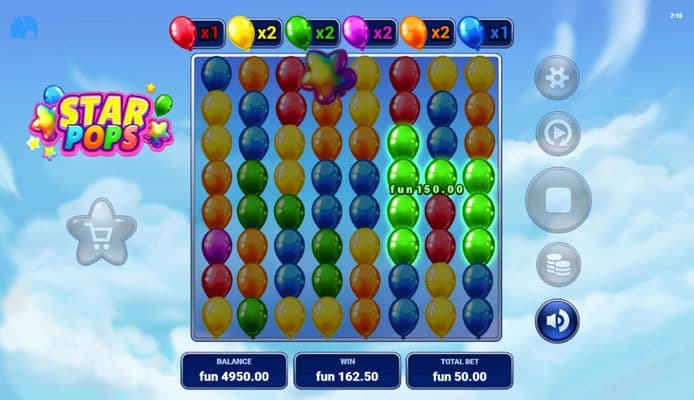The image size is (694, 400).
Task: Select the Total Bet panel
Action: 459,370
